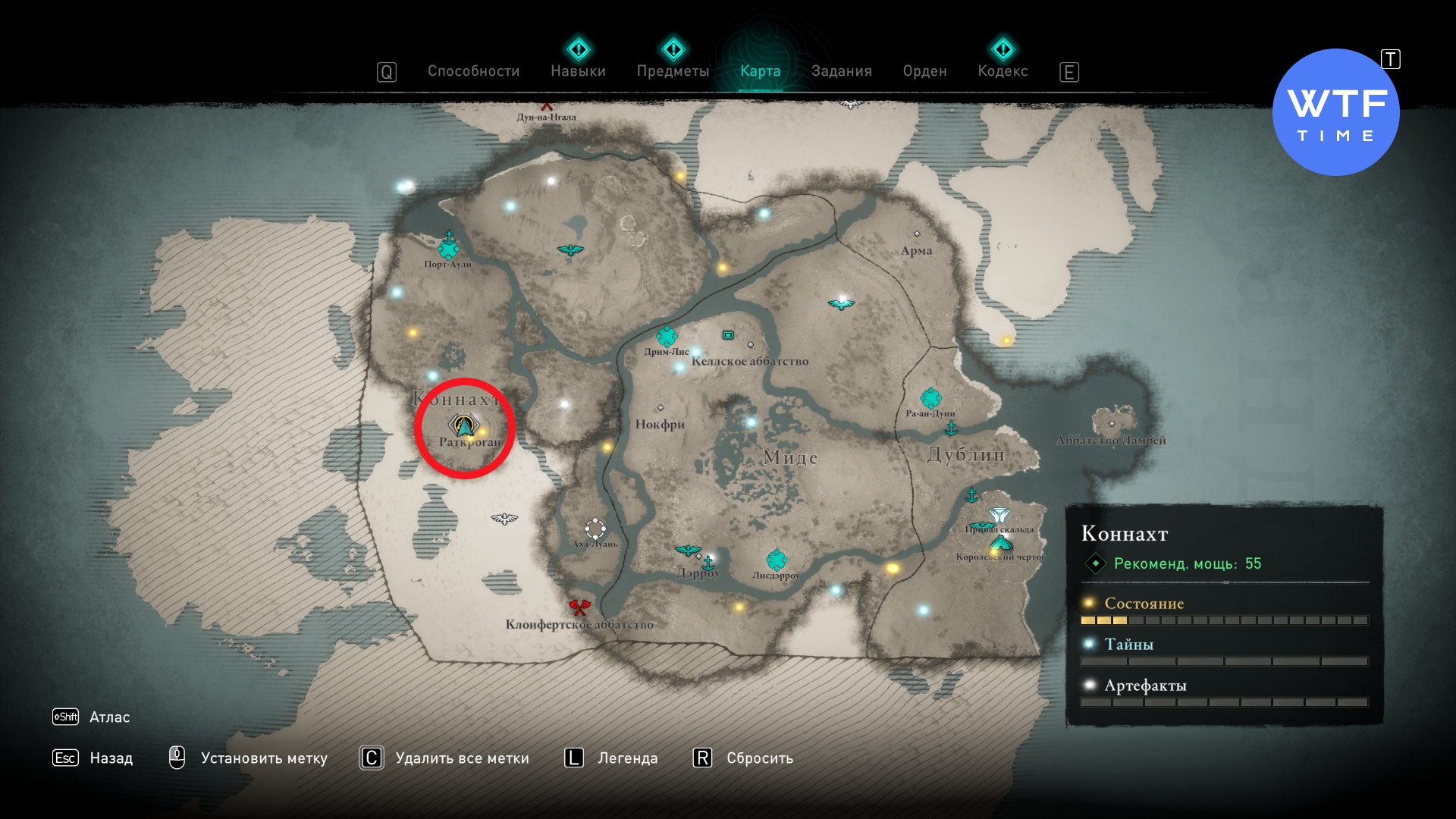This screenshot has width=1456, height=819.
Task: Open the map Легенда
Action: coord(627,758)
